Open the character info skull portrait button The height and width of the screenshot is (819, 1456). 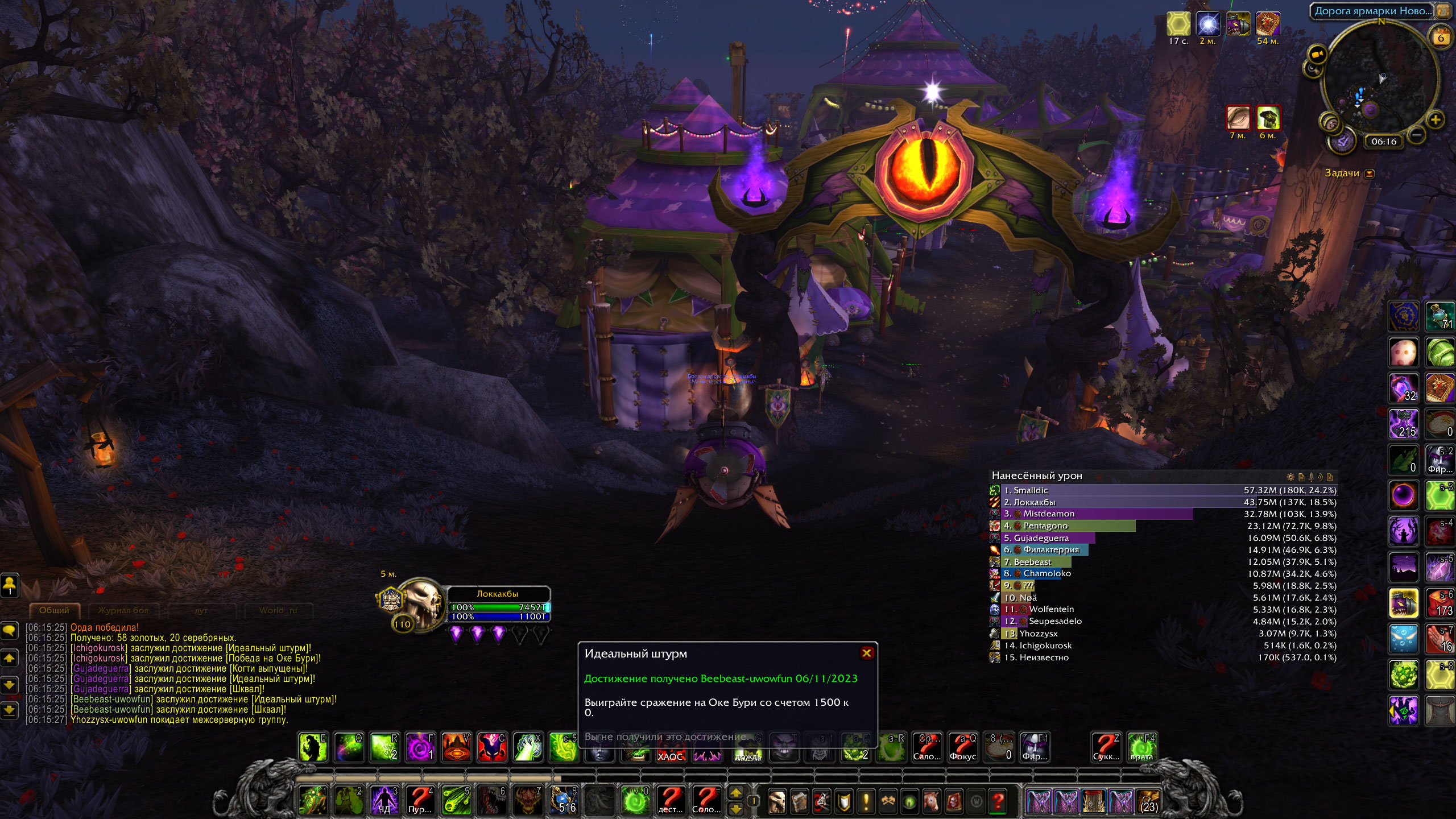click(777, 801)
